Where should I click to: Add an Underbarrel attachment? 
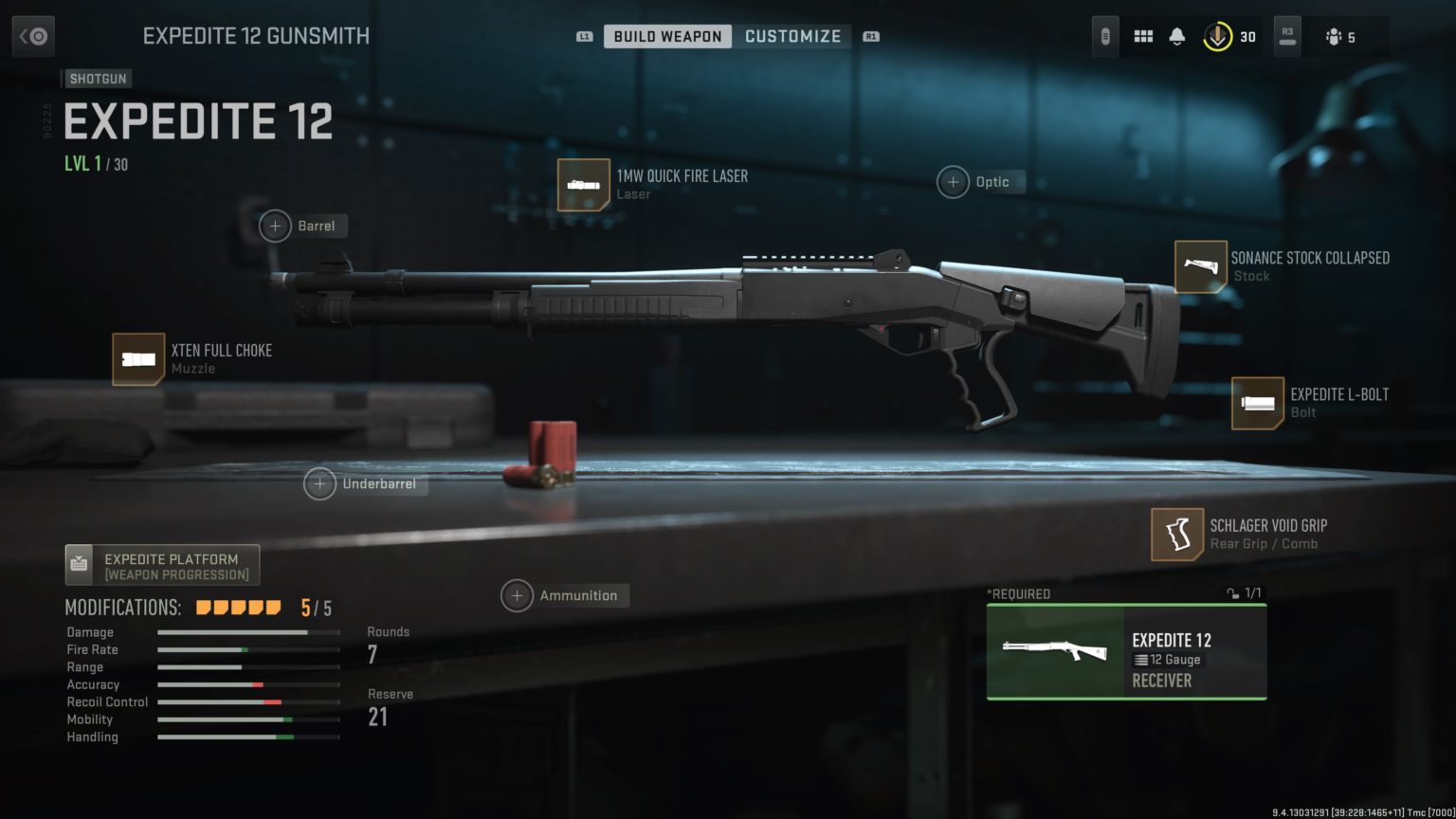coord(319,484)
